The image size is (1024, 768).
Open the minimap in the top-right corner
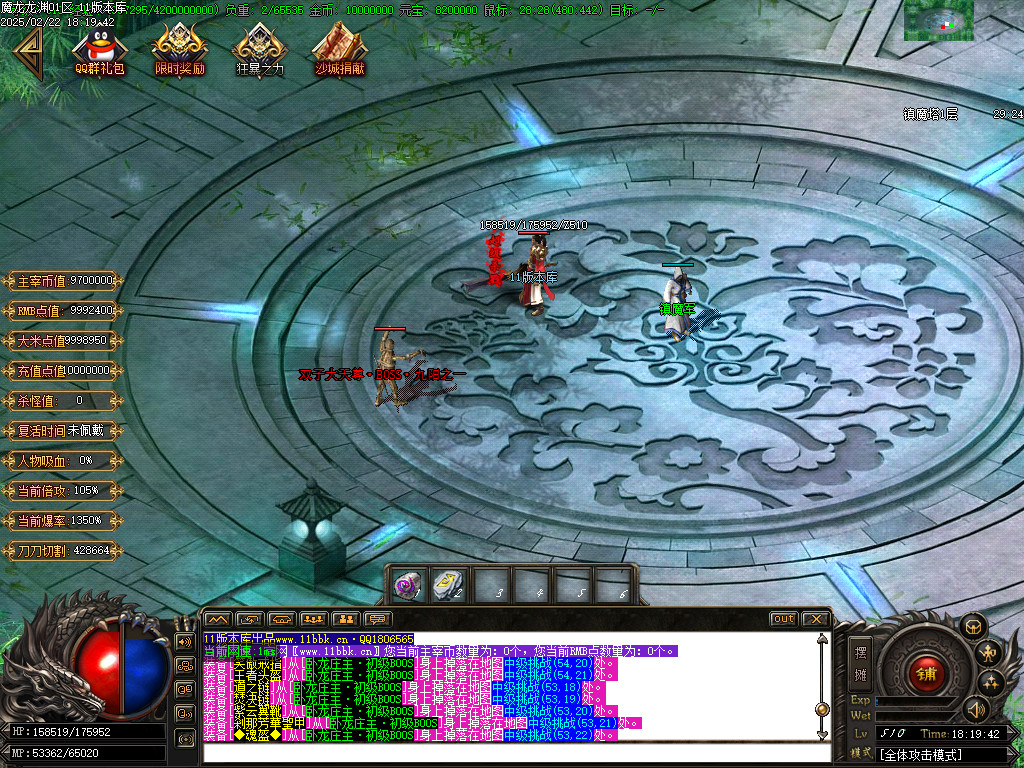click(938, 20)
